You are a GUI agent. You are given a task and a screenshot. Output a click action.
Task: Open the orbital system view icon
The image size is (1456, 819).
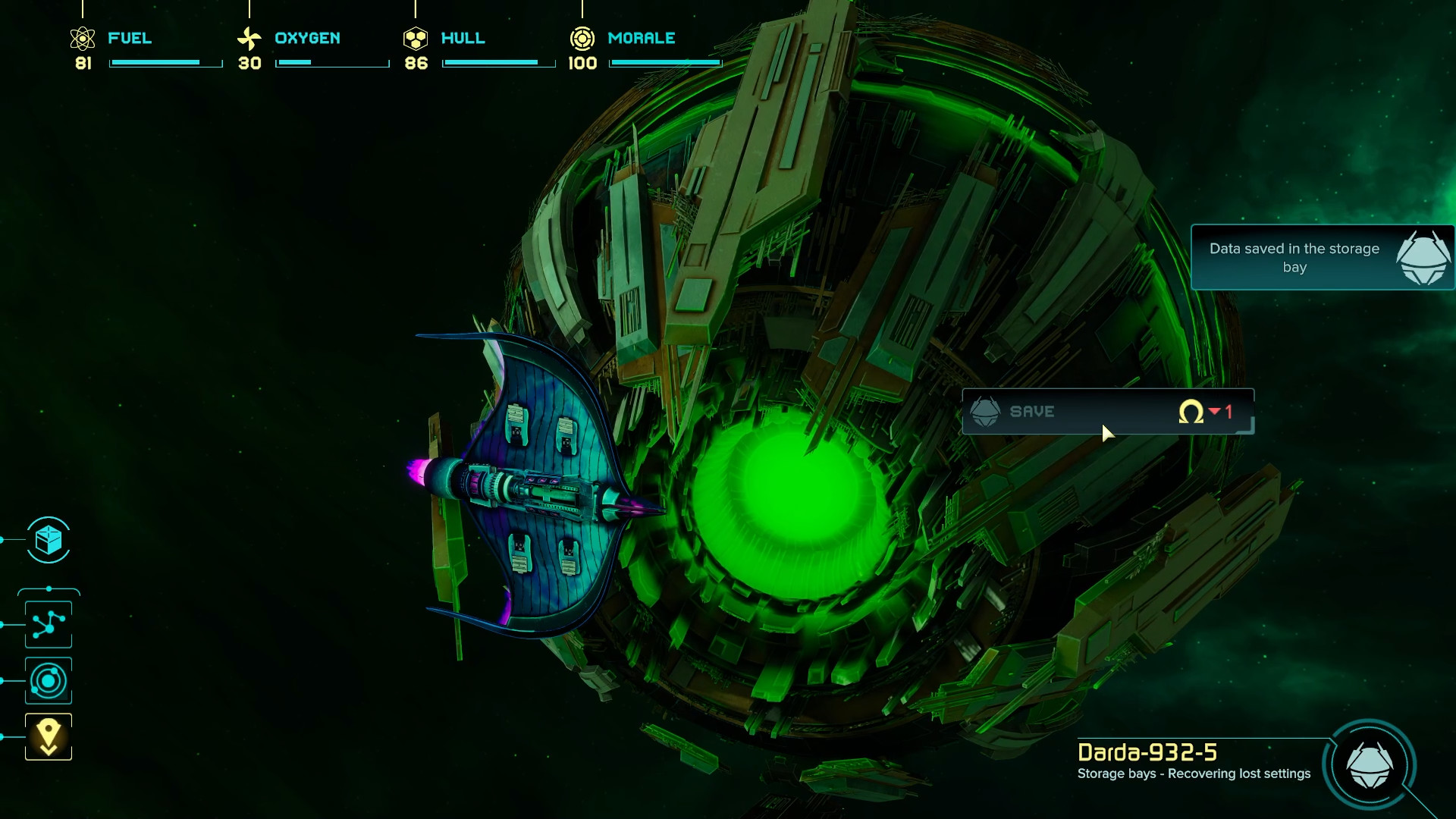[48, 680]
